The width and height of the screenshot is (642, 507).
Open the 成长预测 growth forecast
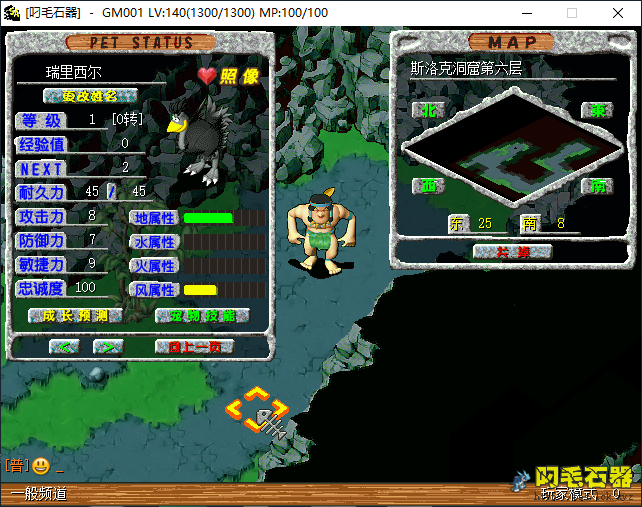75,315
